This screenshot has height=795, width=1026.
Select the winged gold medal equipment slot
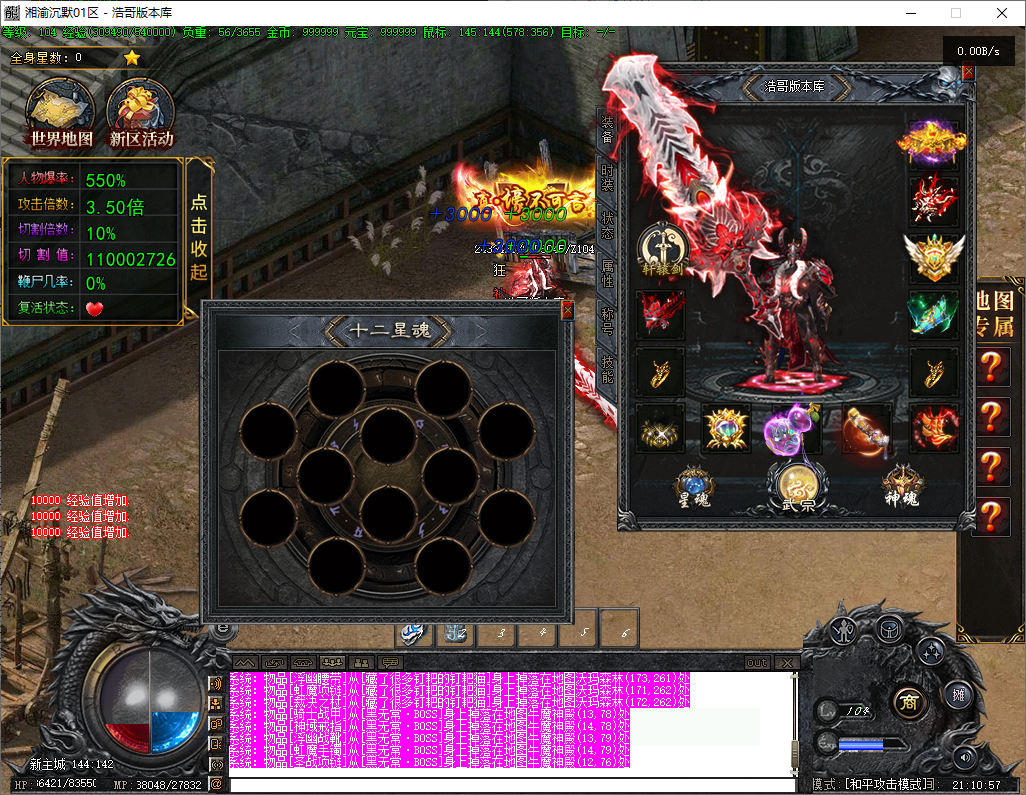934,257
